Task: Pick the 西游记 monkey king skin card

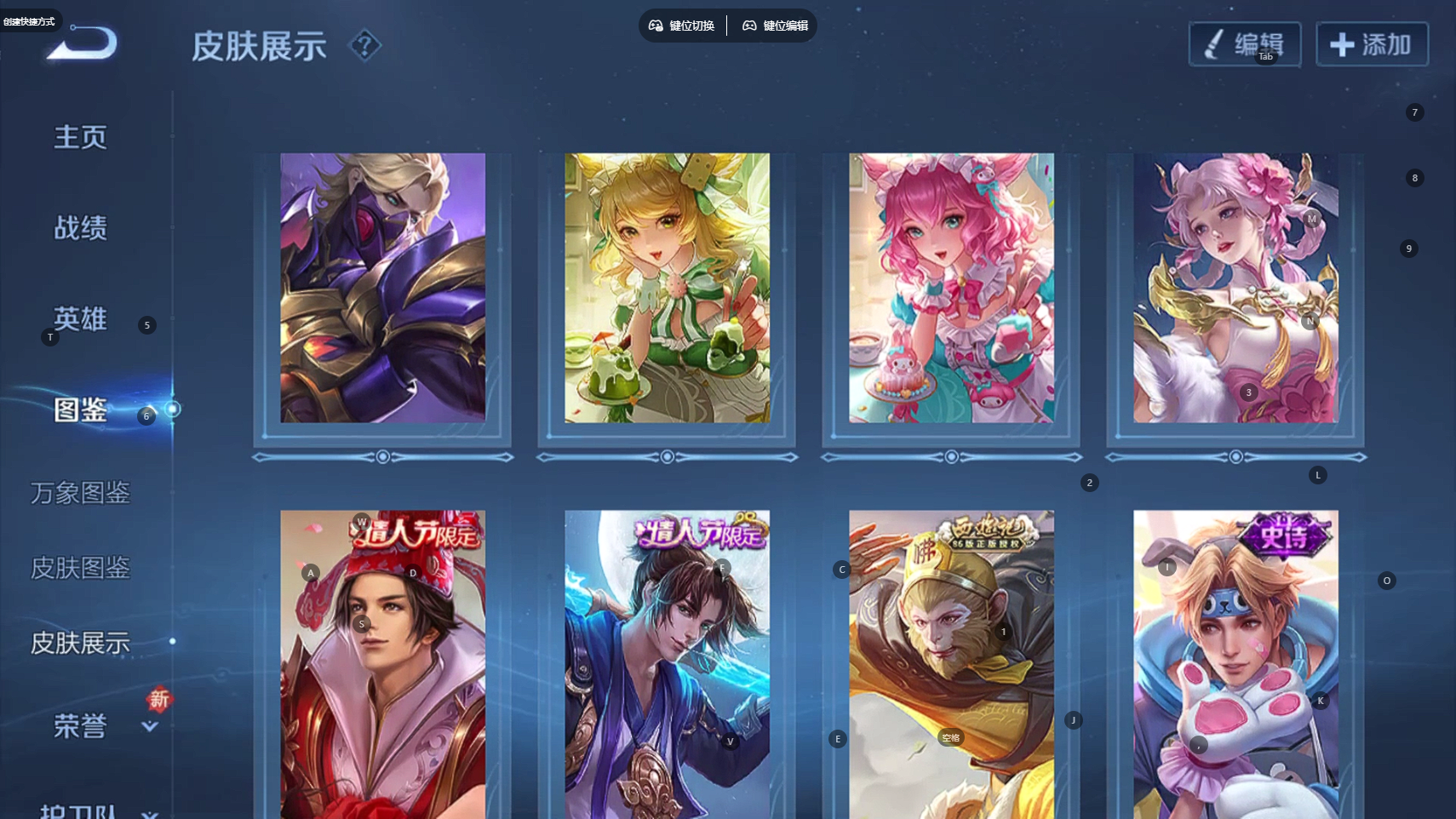Action: point(951,664)
